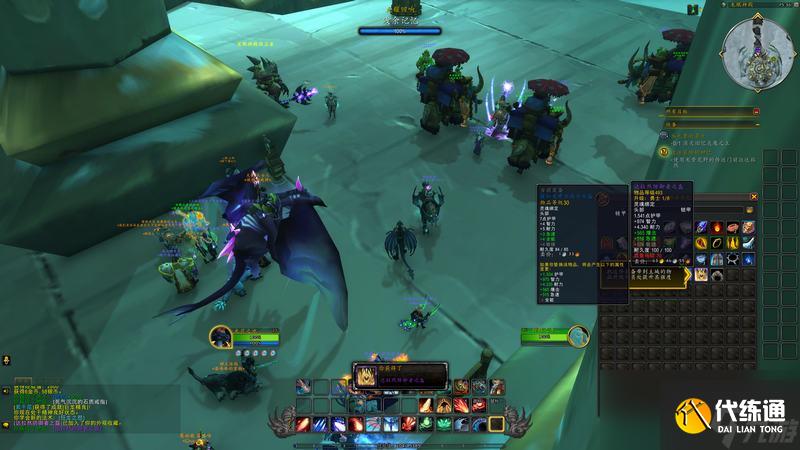Close the bag window with the X
Image resolution: width=800 pixels, height=450 pixels.
click(753, 197)
